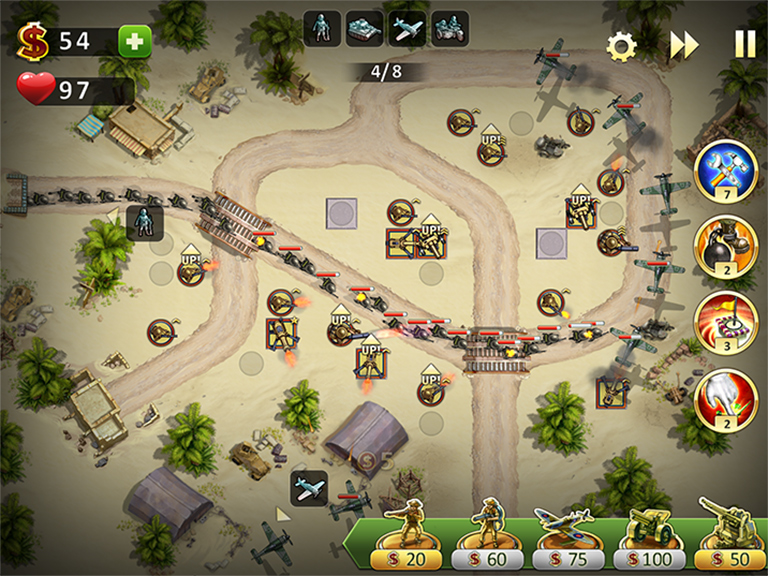Trigger the pointing glove ability

click(x=726, y=399)
